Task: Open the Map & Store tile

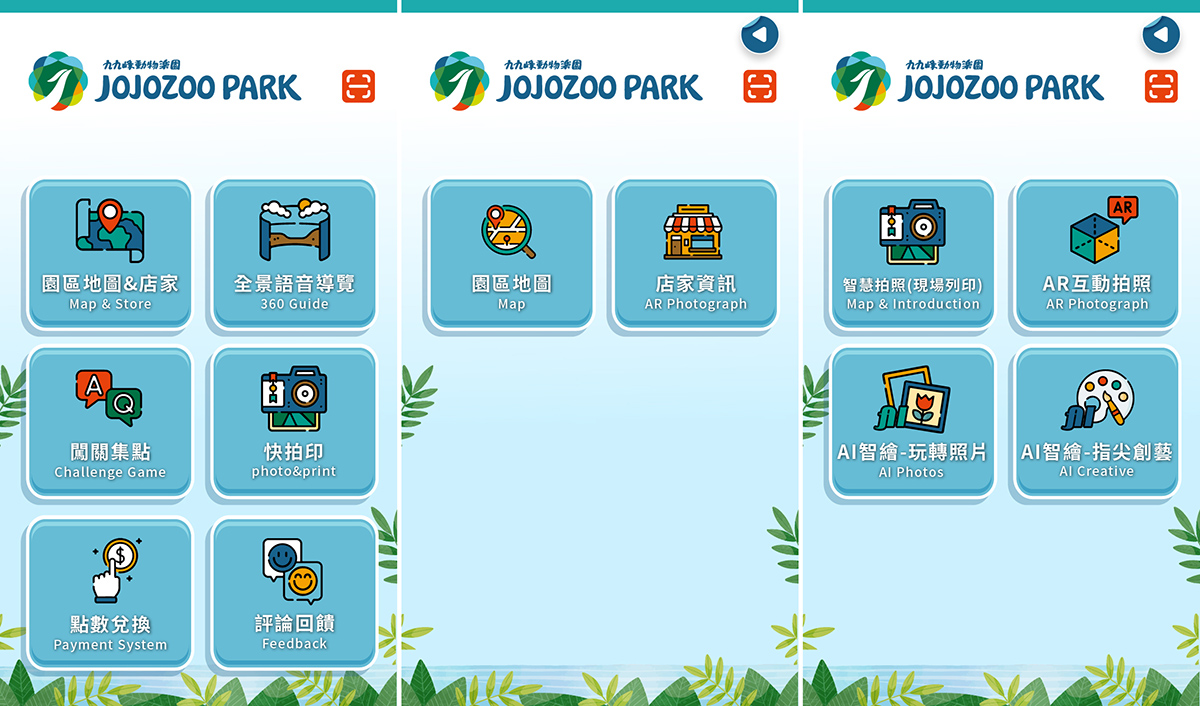Action: 110,254
